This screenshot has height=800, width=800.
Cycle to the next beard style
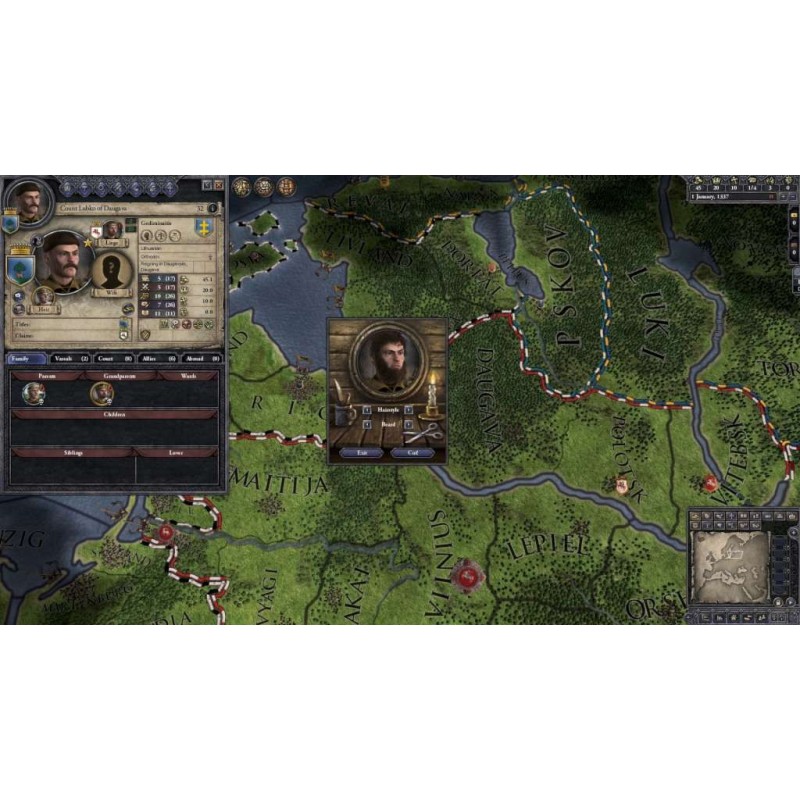409,424
